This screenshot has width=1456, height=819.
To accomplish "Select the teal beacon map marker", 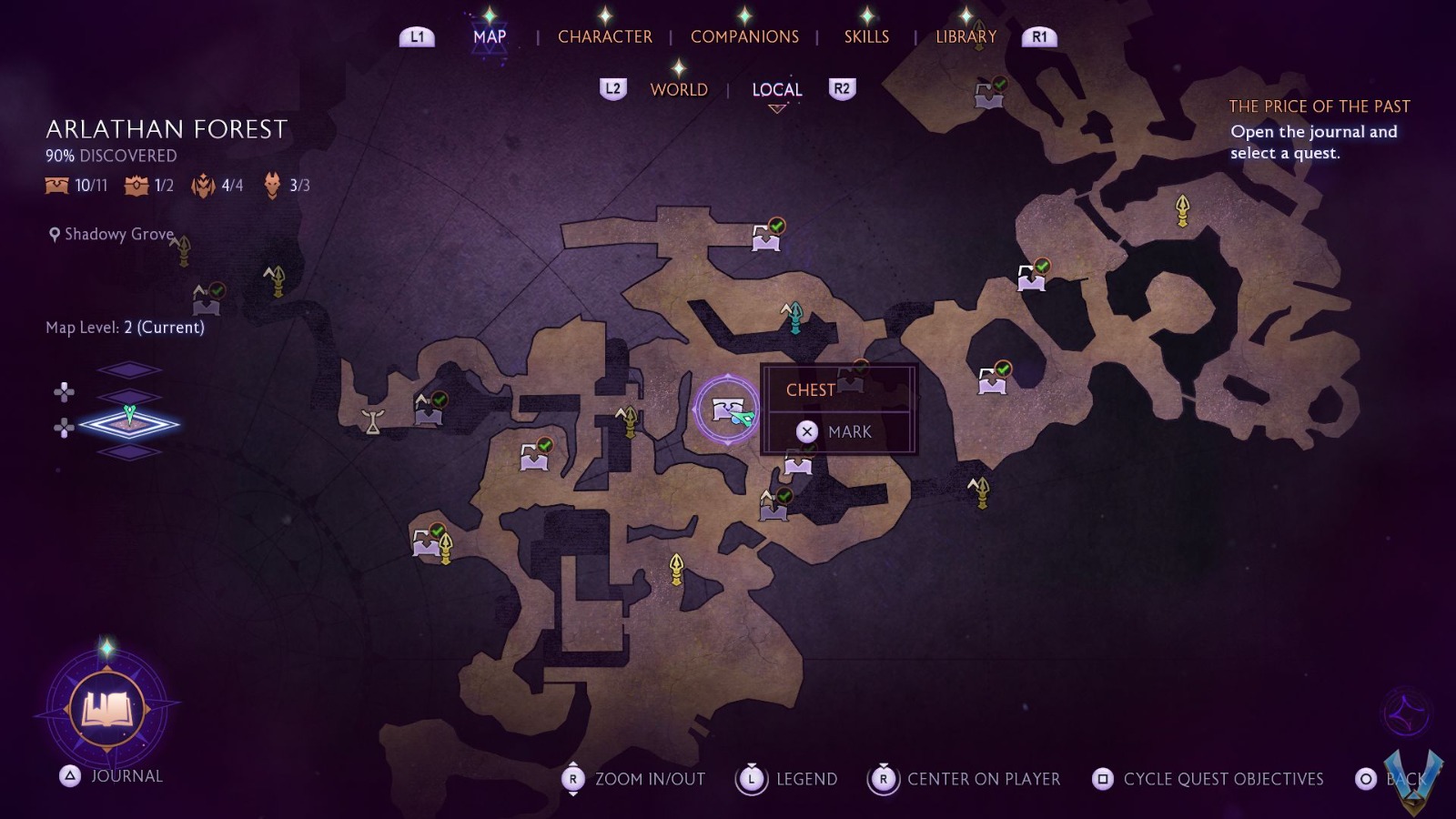I will click(794, 315).
